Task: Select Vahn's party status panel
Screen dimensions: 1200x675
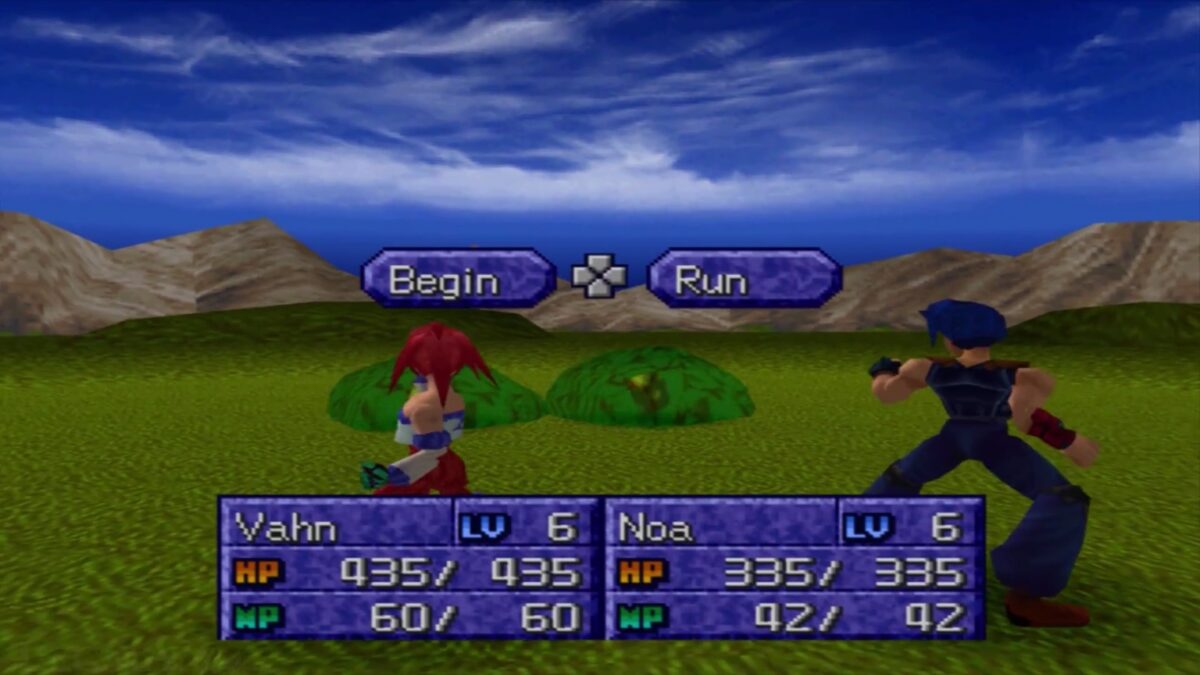Action: (x=410, y=567)
